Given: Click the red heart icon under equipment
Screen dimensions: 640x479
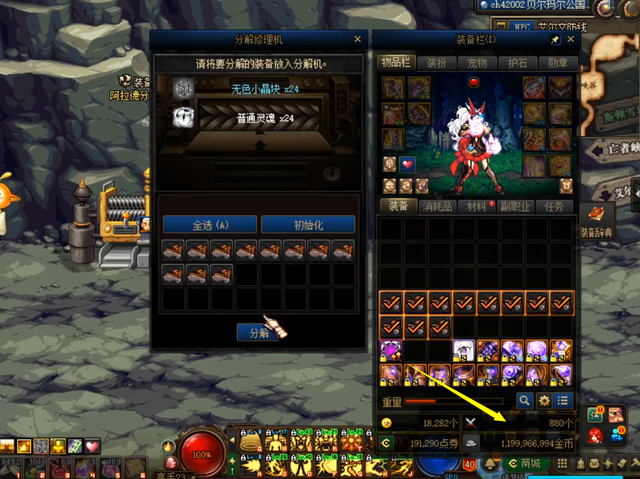Looking at the screenshot, I should (x=407, y=164).
